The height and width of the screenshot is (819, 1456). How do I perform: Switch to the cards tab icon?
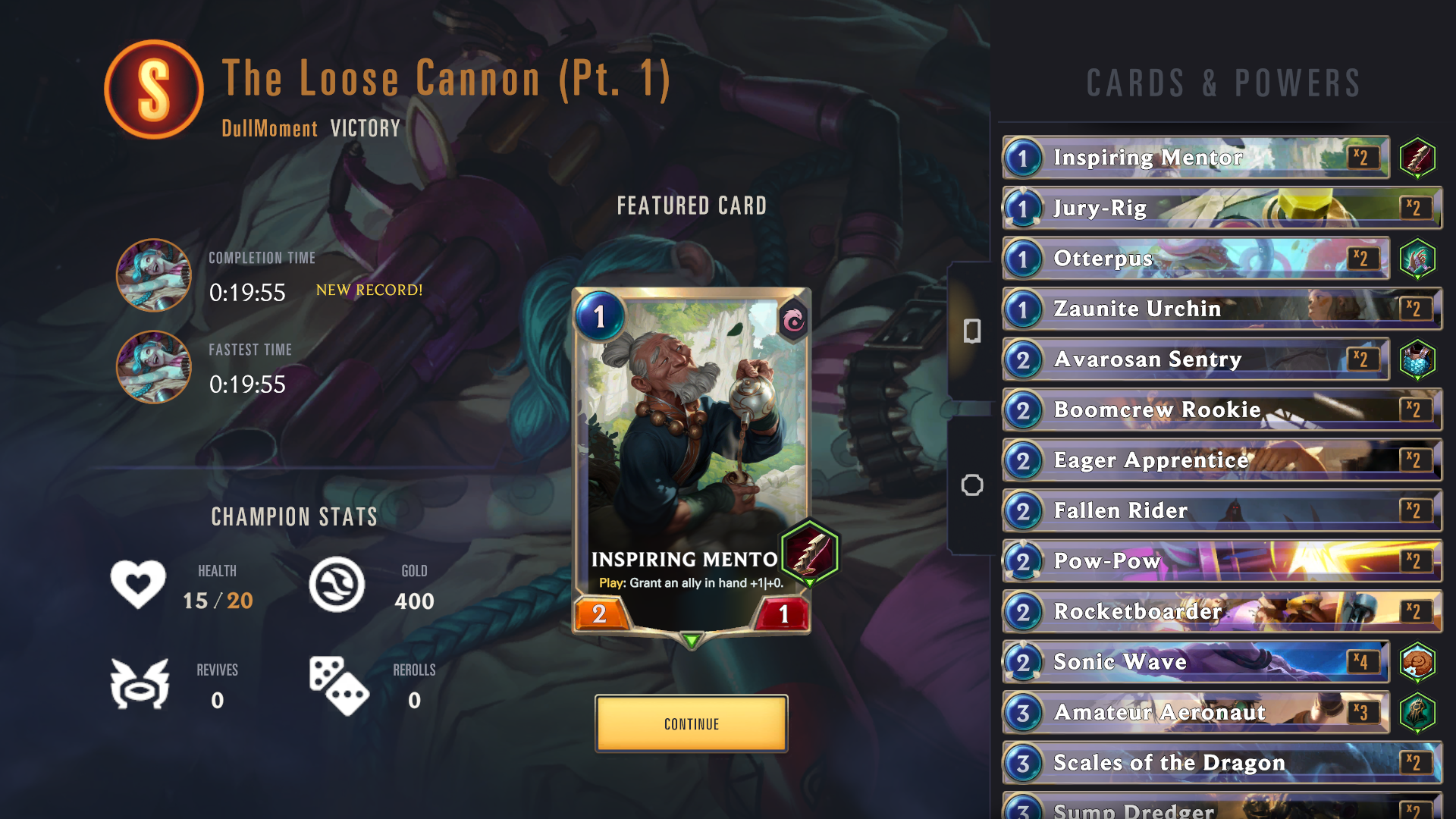coord(971,331)
